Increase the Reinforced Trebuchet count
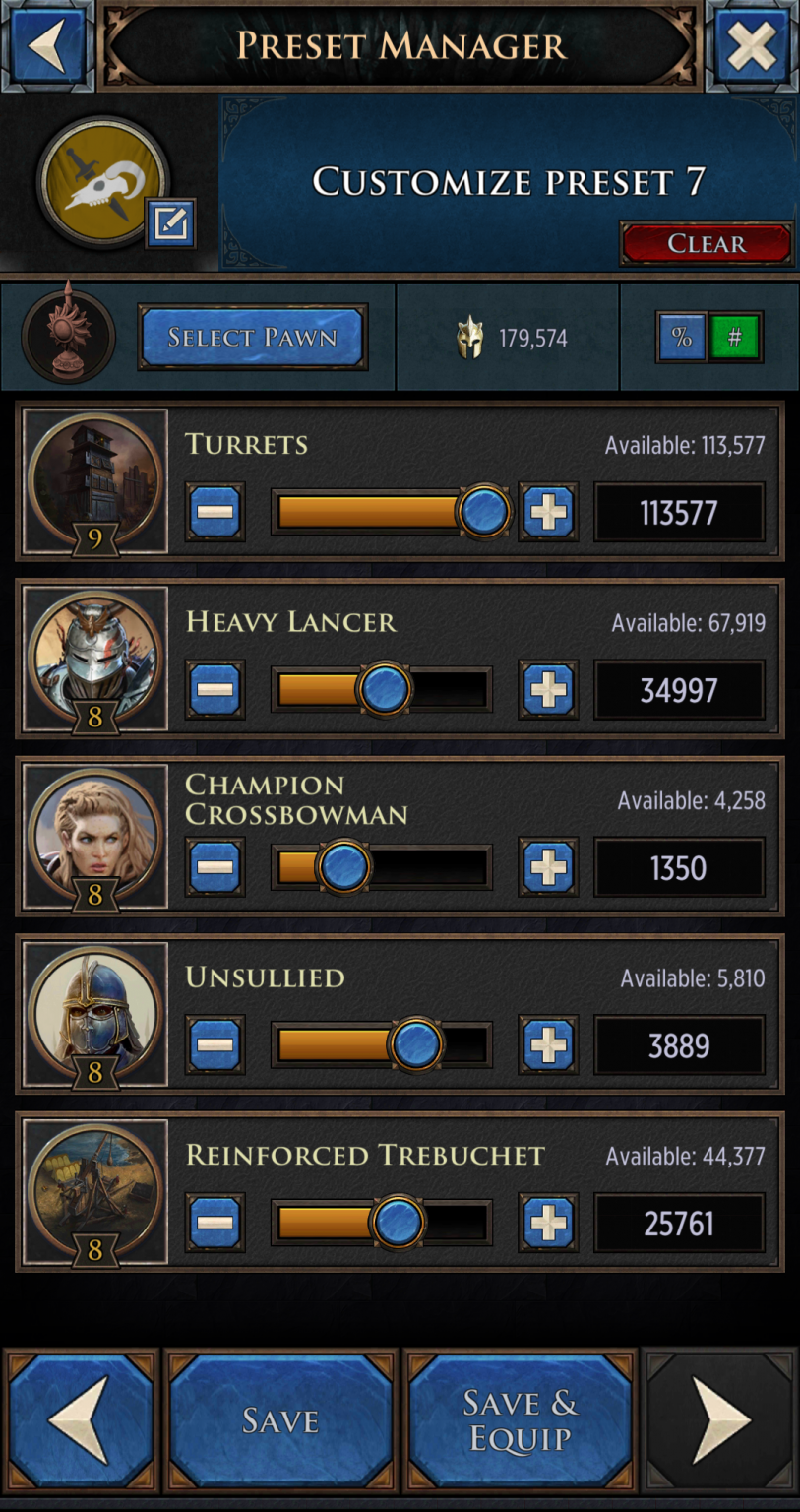800x1512 pixels. pyautogui.click(x=548, y=1224)
